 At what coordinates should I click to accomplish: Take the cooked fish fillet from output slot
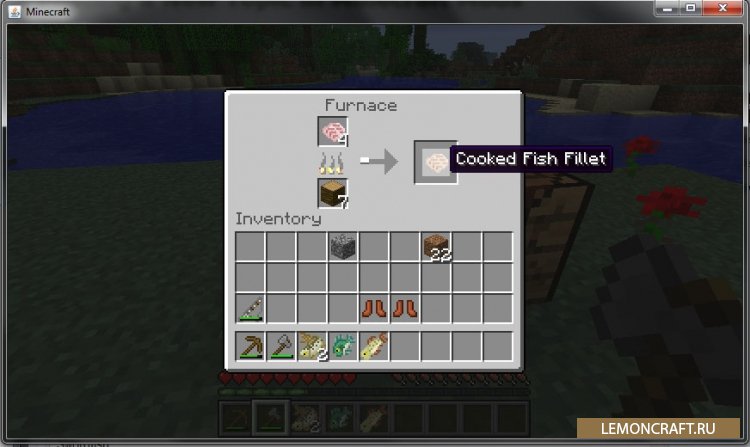pyautogui.click(x=436, y=161)
